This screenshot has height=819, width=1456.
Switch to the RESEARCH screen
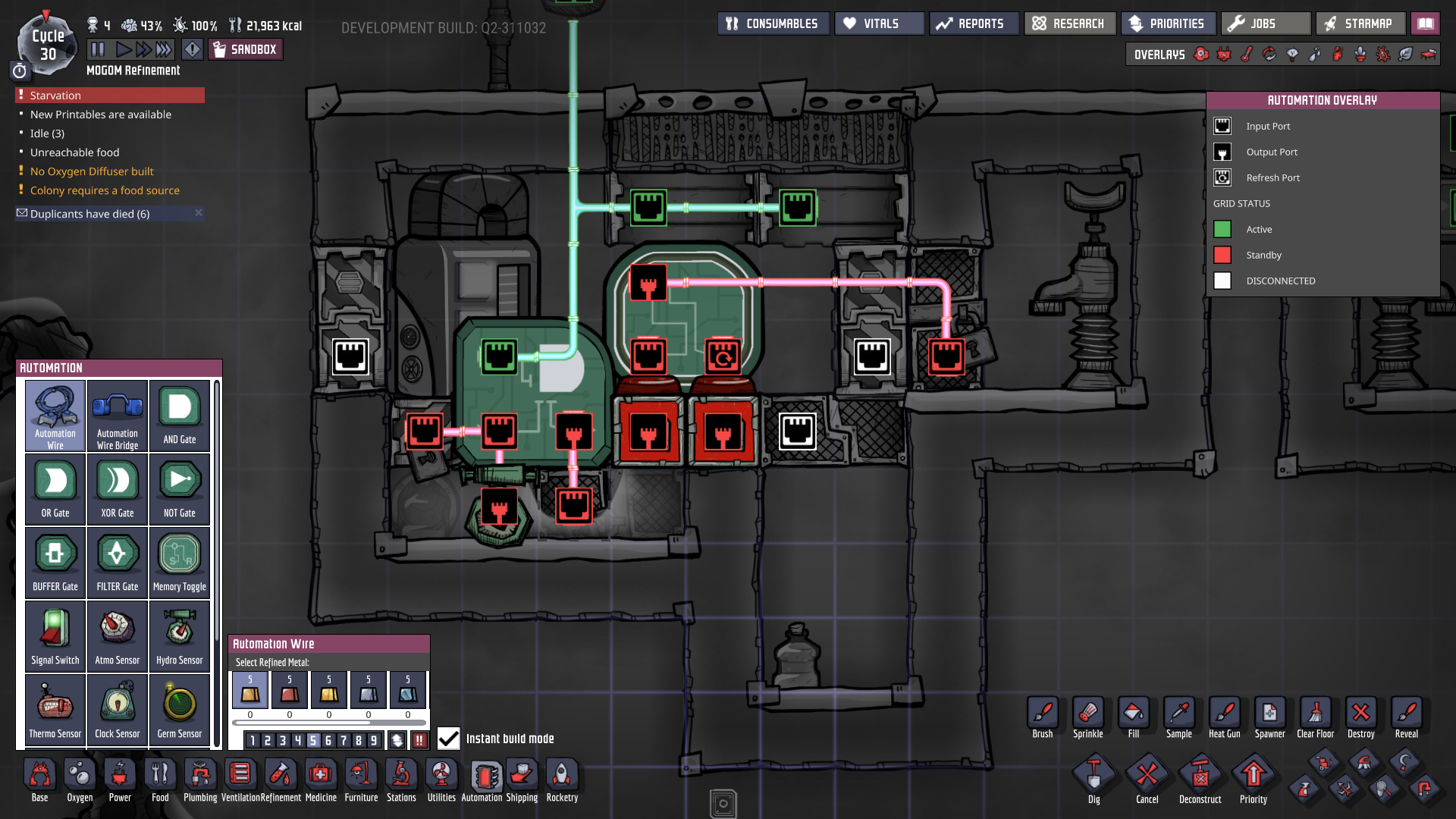click(1069, 23)
